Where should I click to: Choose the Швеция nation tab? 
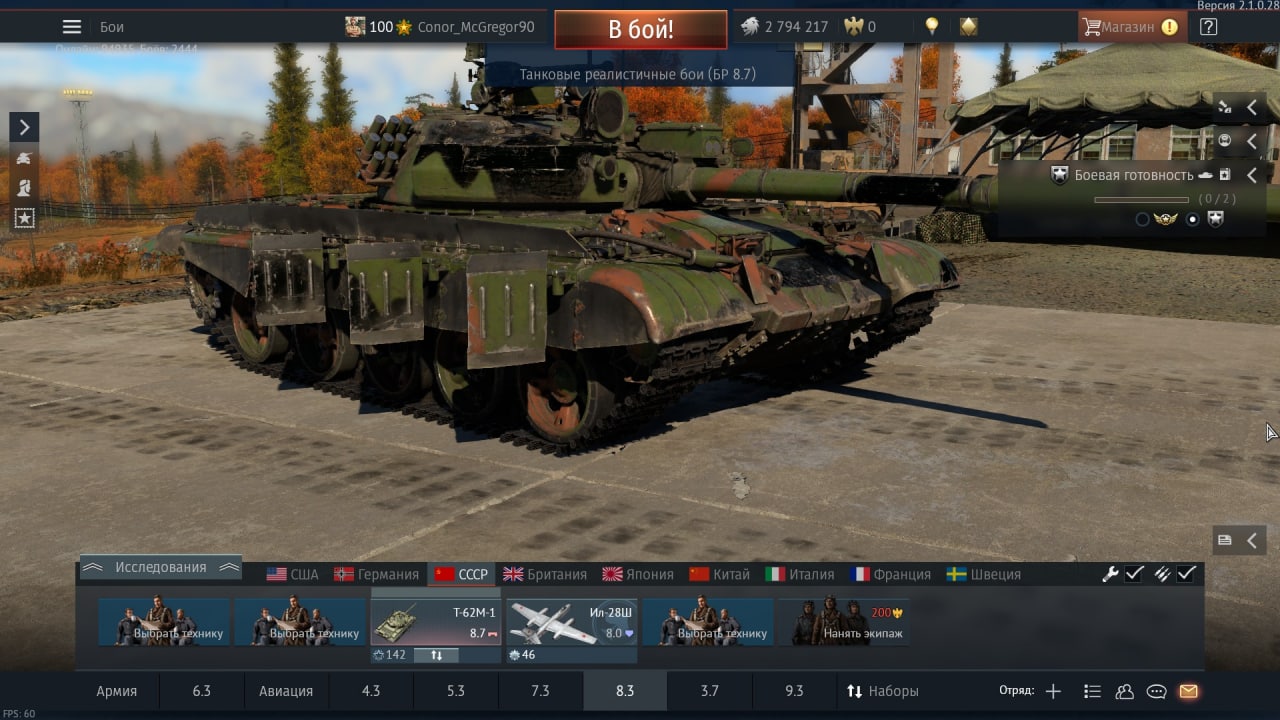984,574
